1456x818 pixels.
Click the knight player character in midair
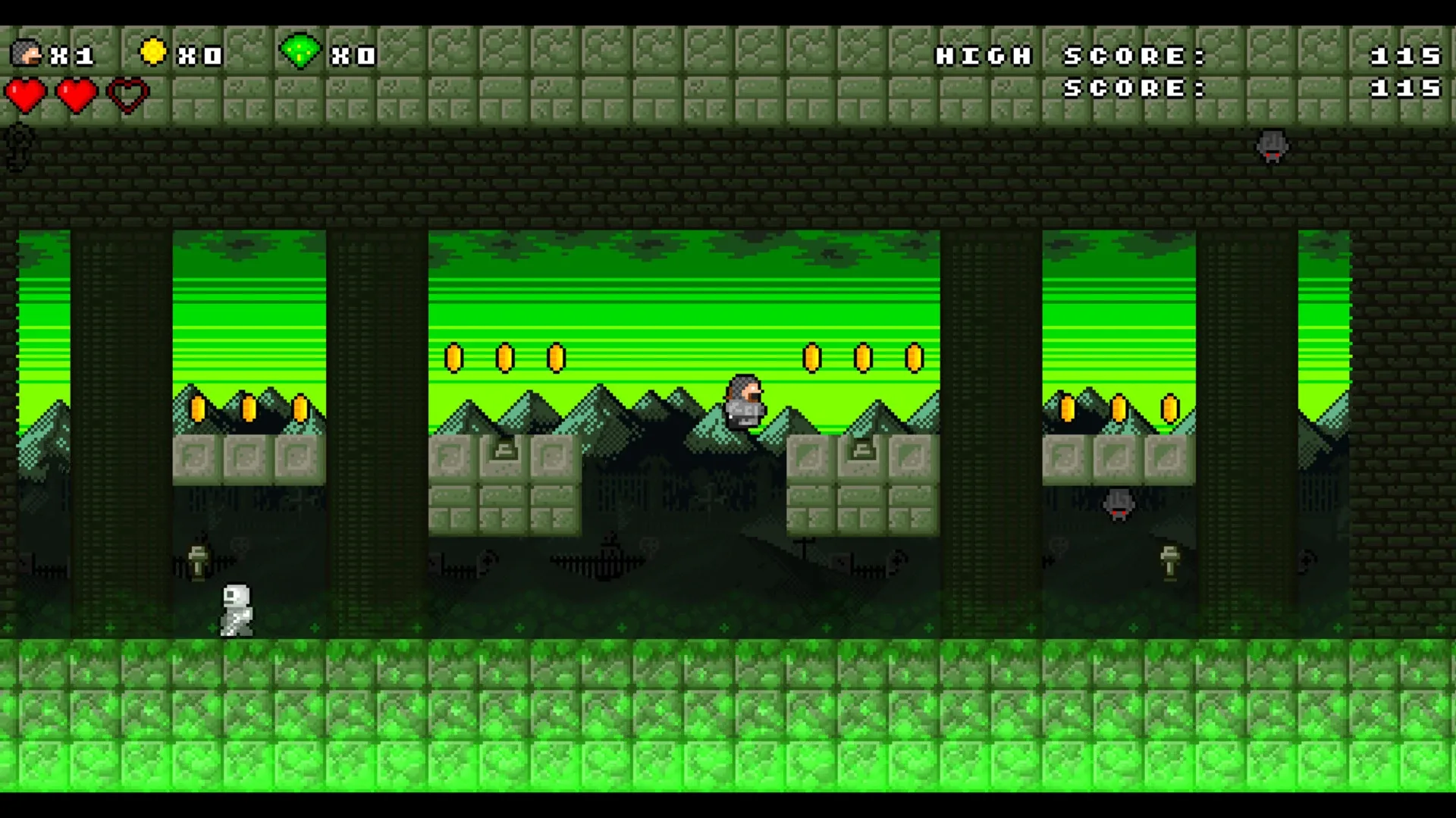point(745,400)
